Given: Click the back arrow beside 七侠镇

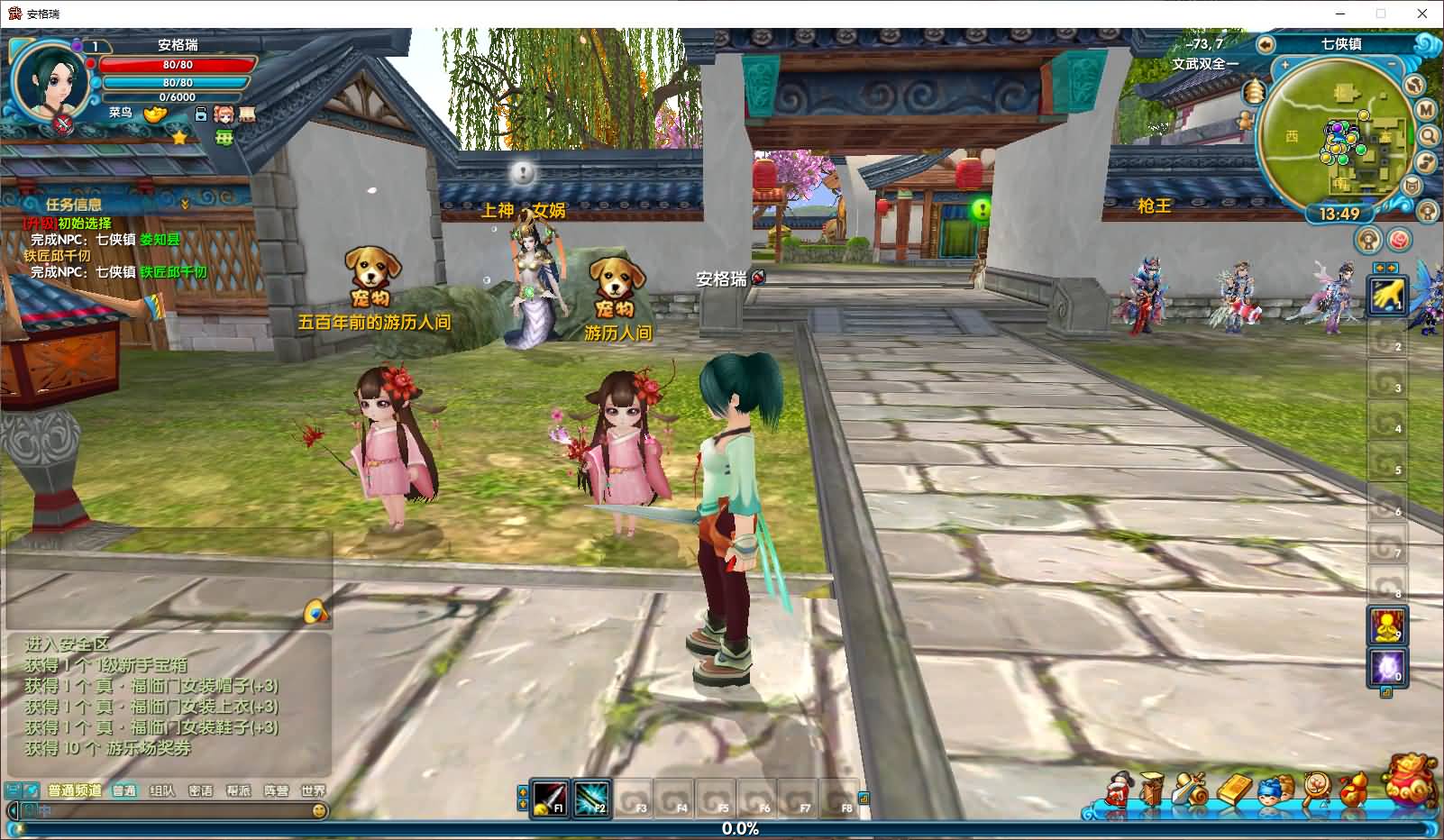Looking at the screenshot, I should tap(1266, 44).
